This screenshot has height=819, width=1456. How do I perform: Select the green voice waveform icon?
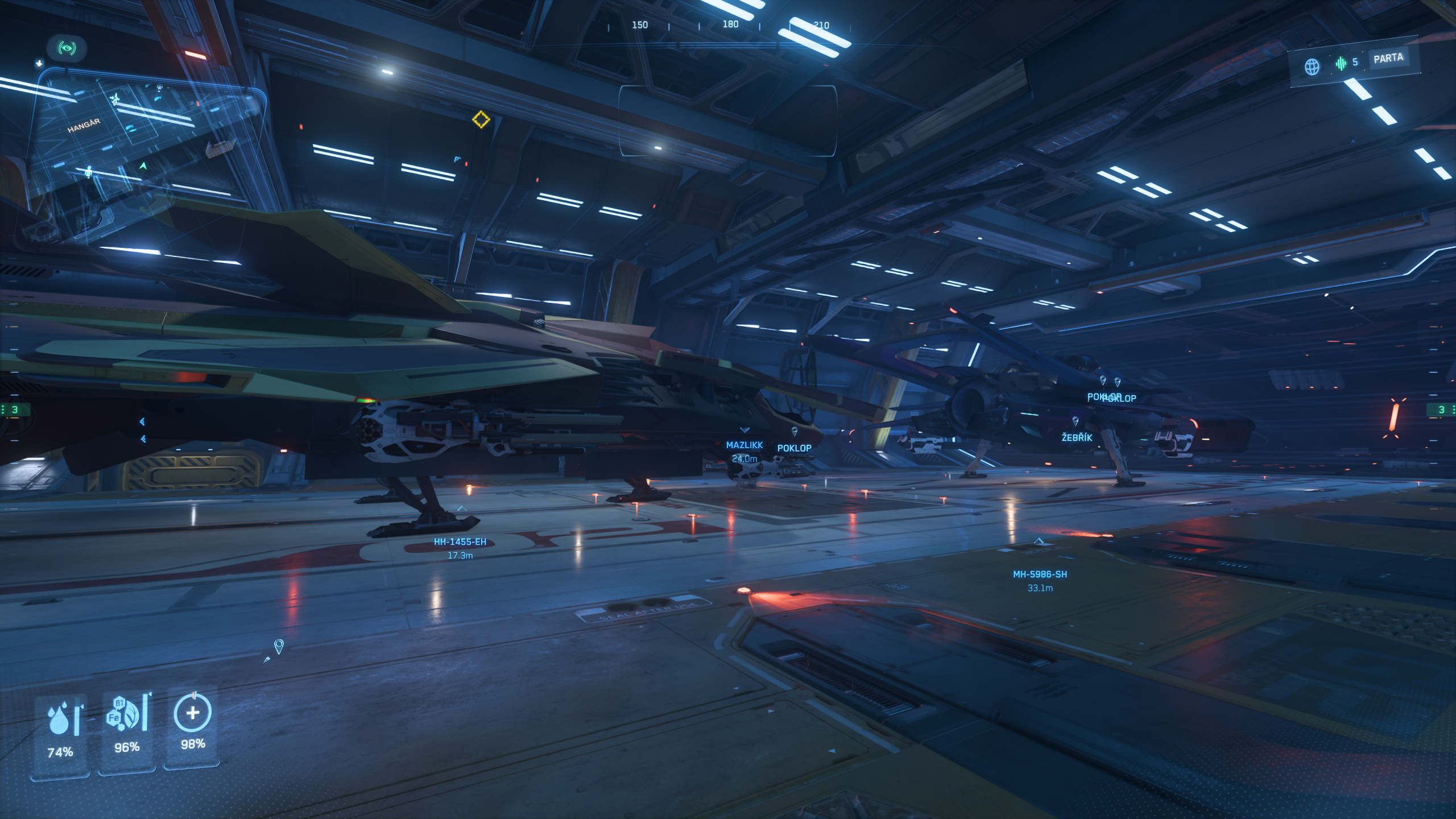tap(1341, 63)
